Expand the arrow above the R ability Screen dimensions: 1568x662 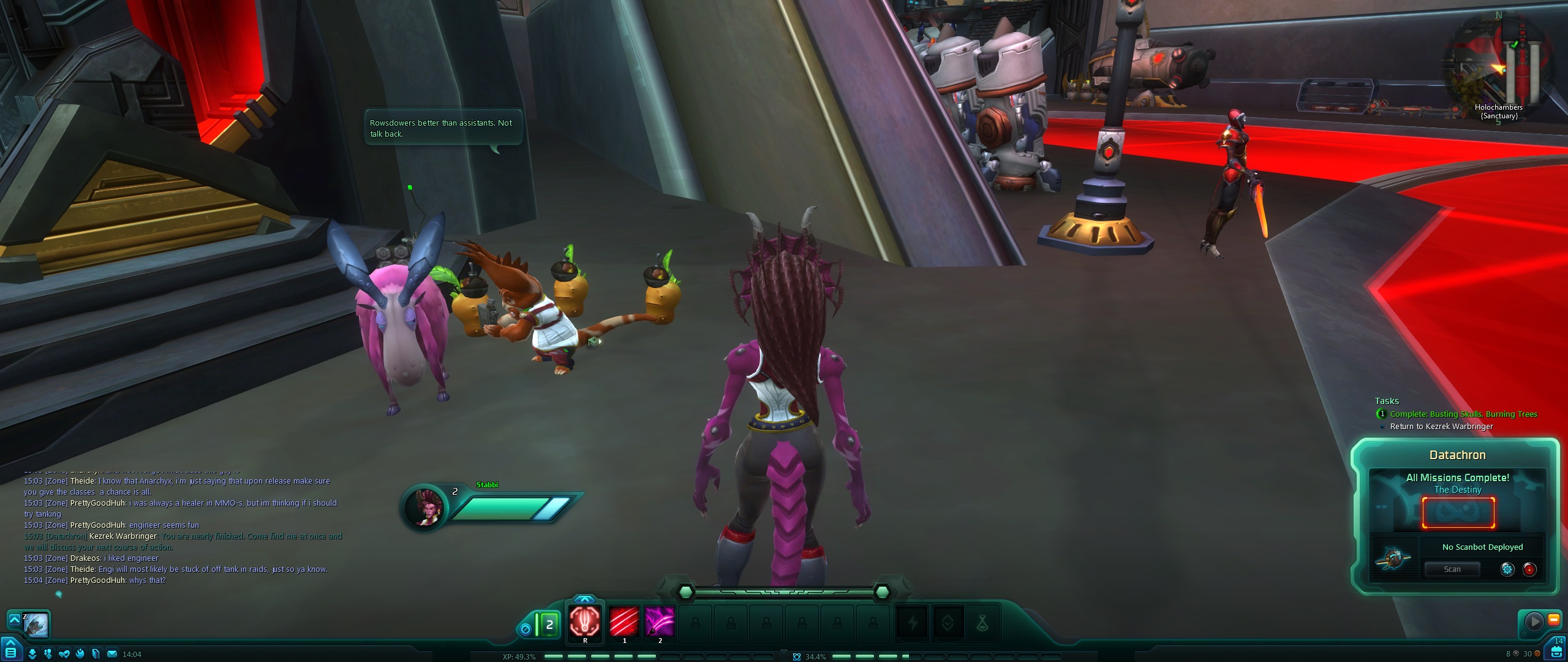coord(585,599)
